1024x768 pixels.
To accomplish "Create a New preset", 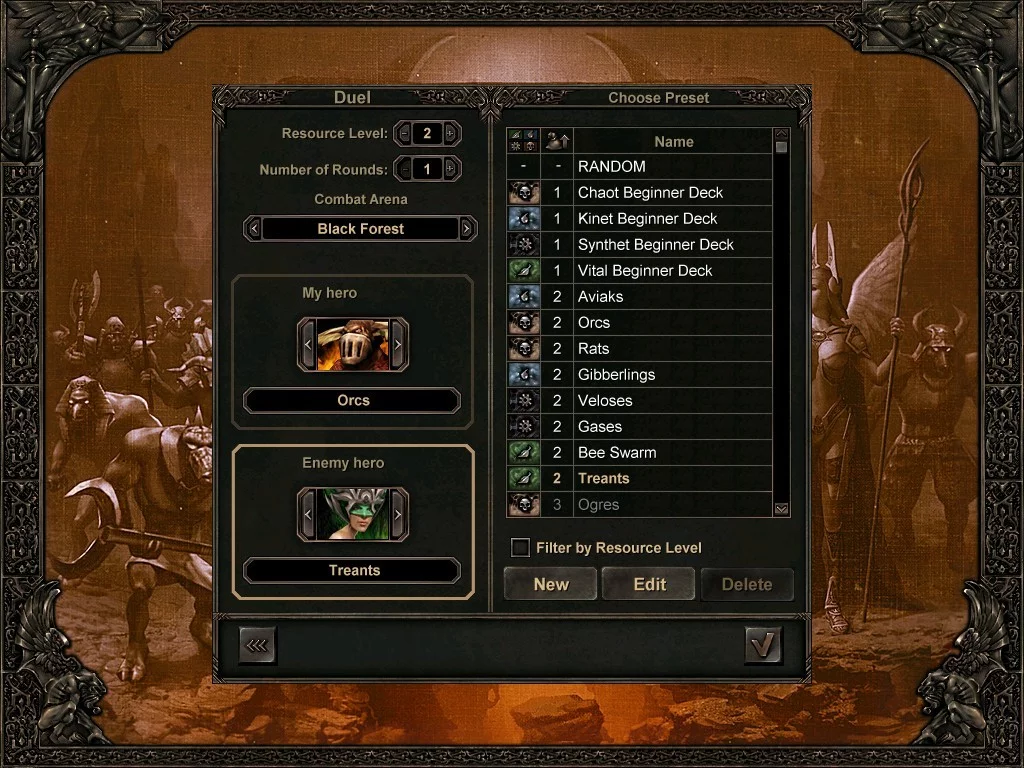I will [551, 584].
